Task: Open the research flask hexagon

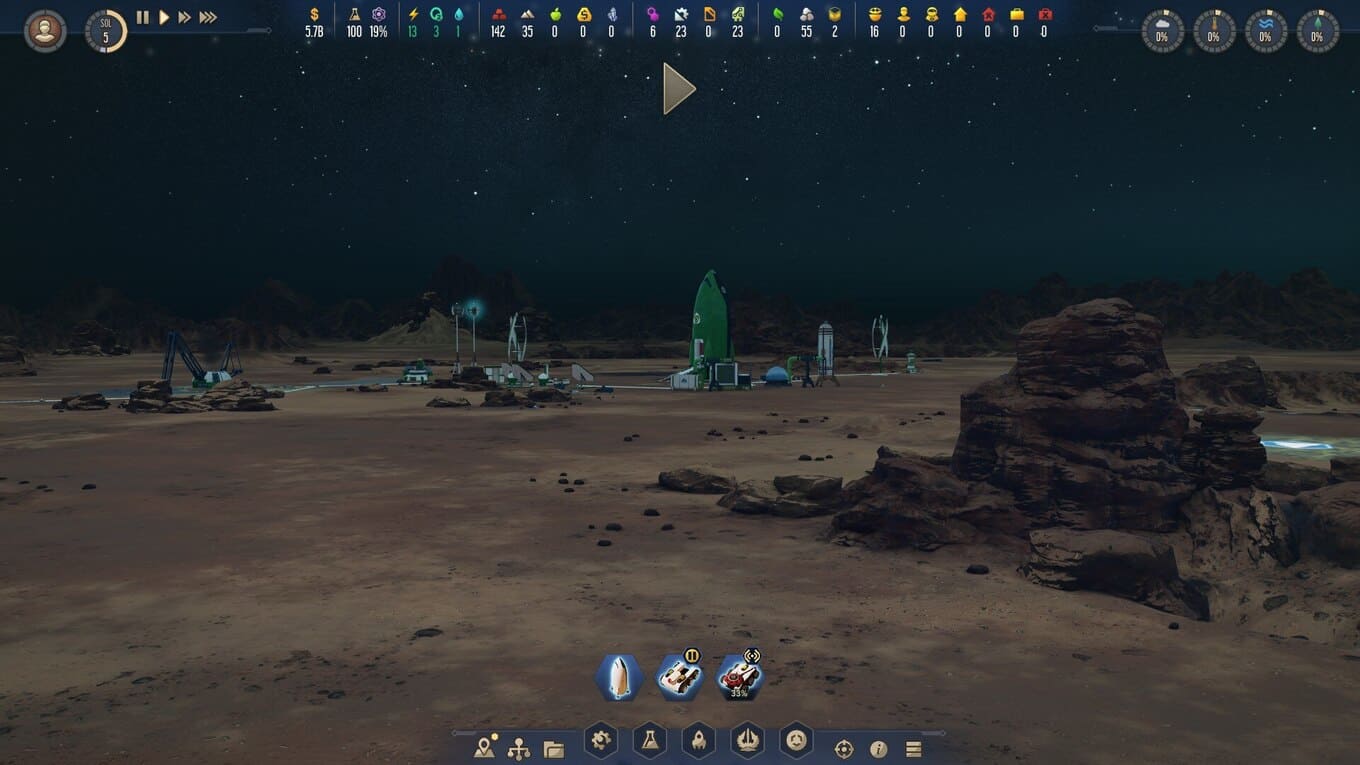Action: coord(649,741)
